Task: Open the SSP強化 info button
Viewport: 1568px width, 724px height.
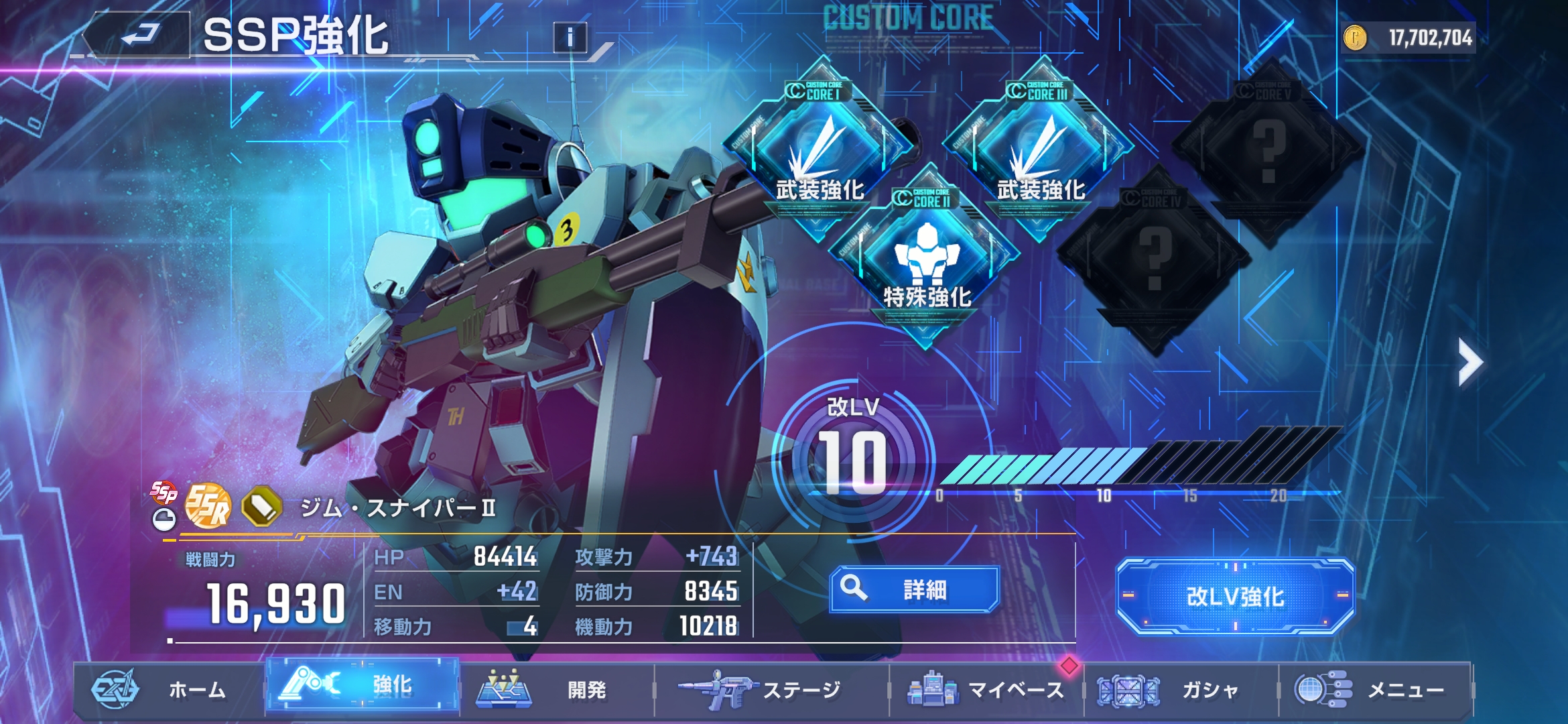Action: click(x=570, y=37)
